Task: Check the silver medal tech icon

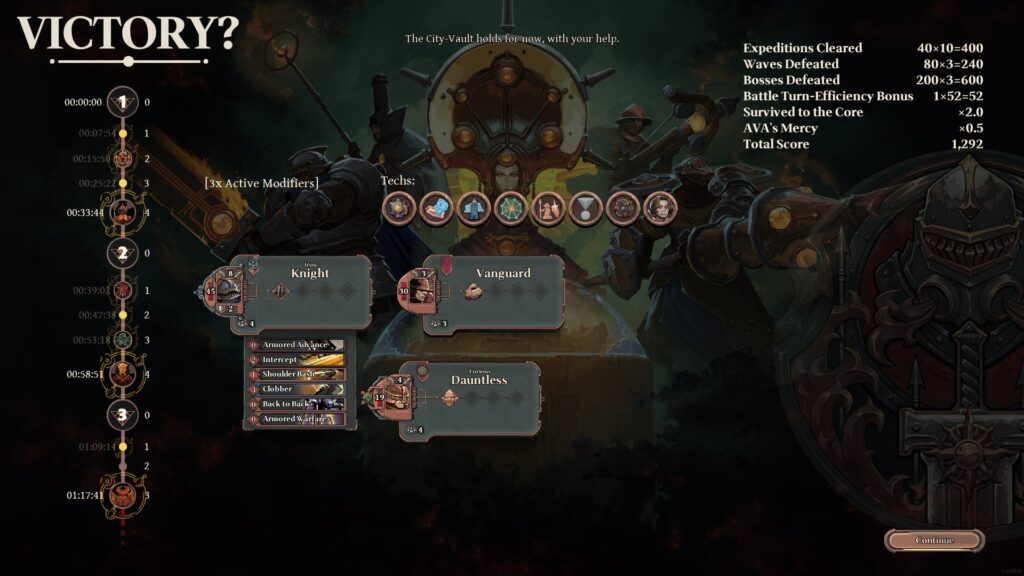Action: (585, 208)
